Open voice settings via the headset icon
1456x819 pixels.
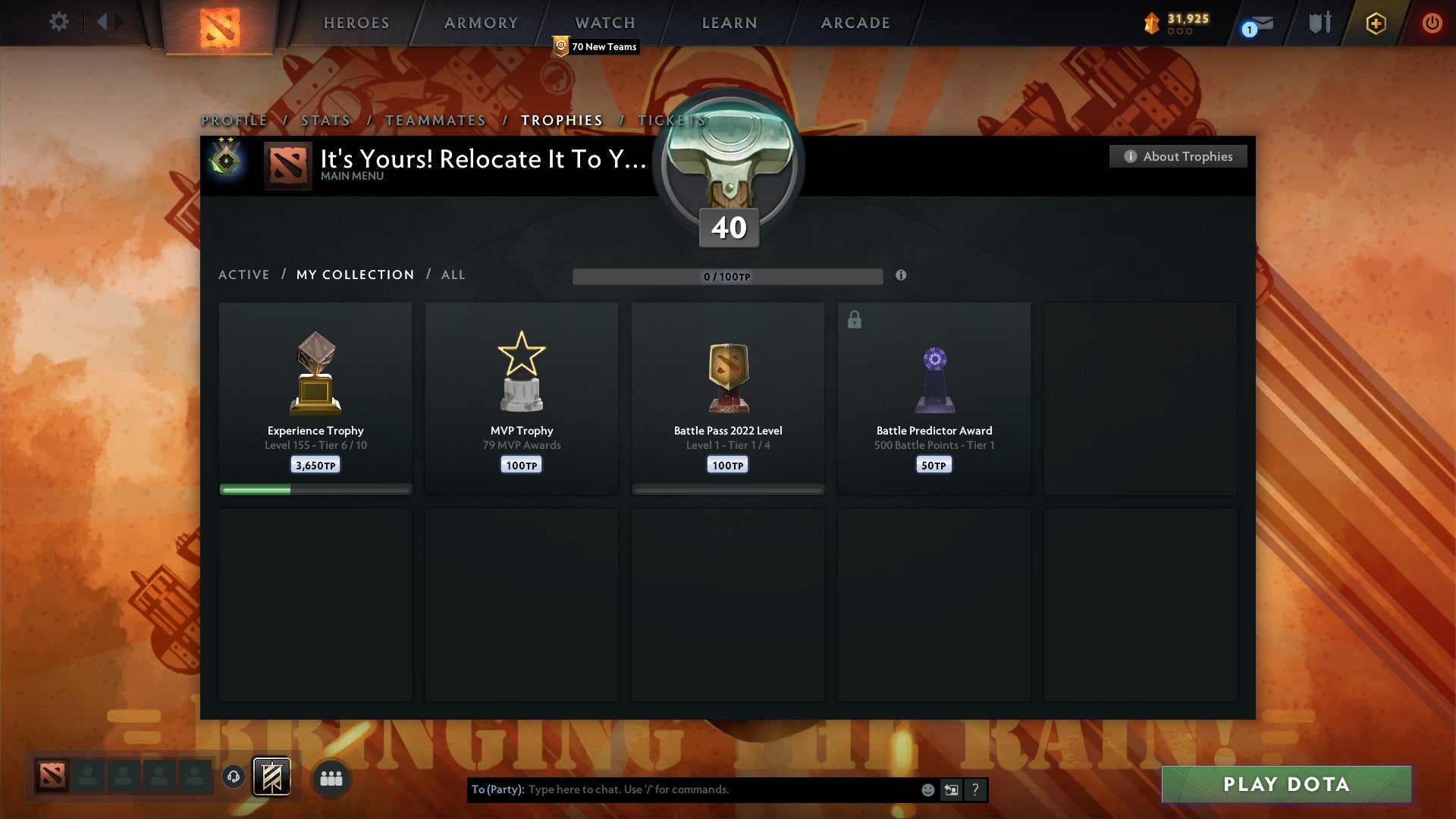[x=235, y=777]
